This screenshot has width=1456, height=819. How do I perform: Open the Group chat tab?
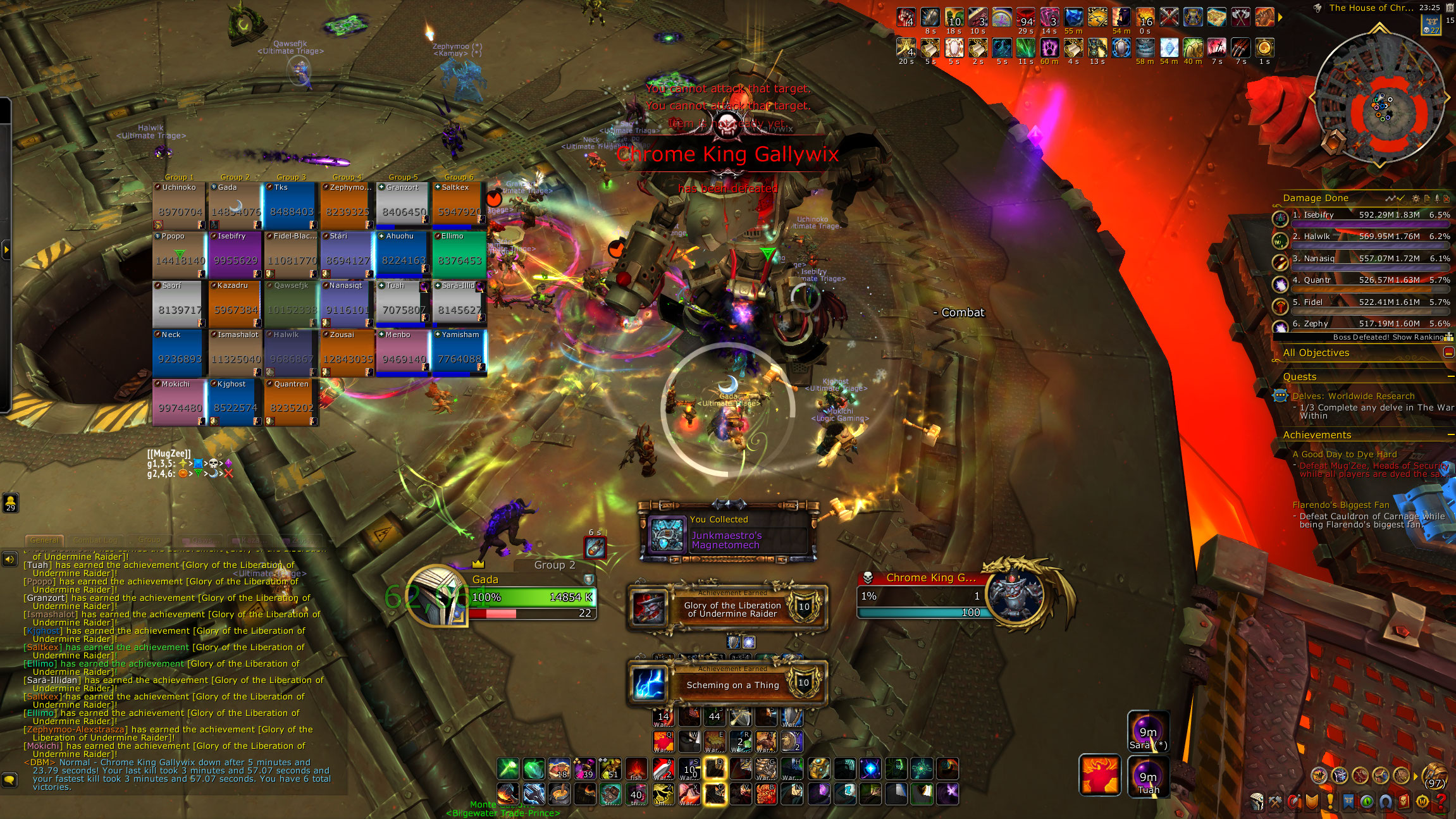tap(149, 540)
